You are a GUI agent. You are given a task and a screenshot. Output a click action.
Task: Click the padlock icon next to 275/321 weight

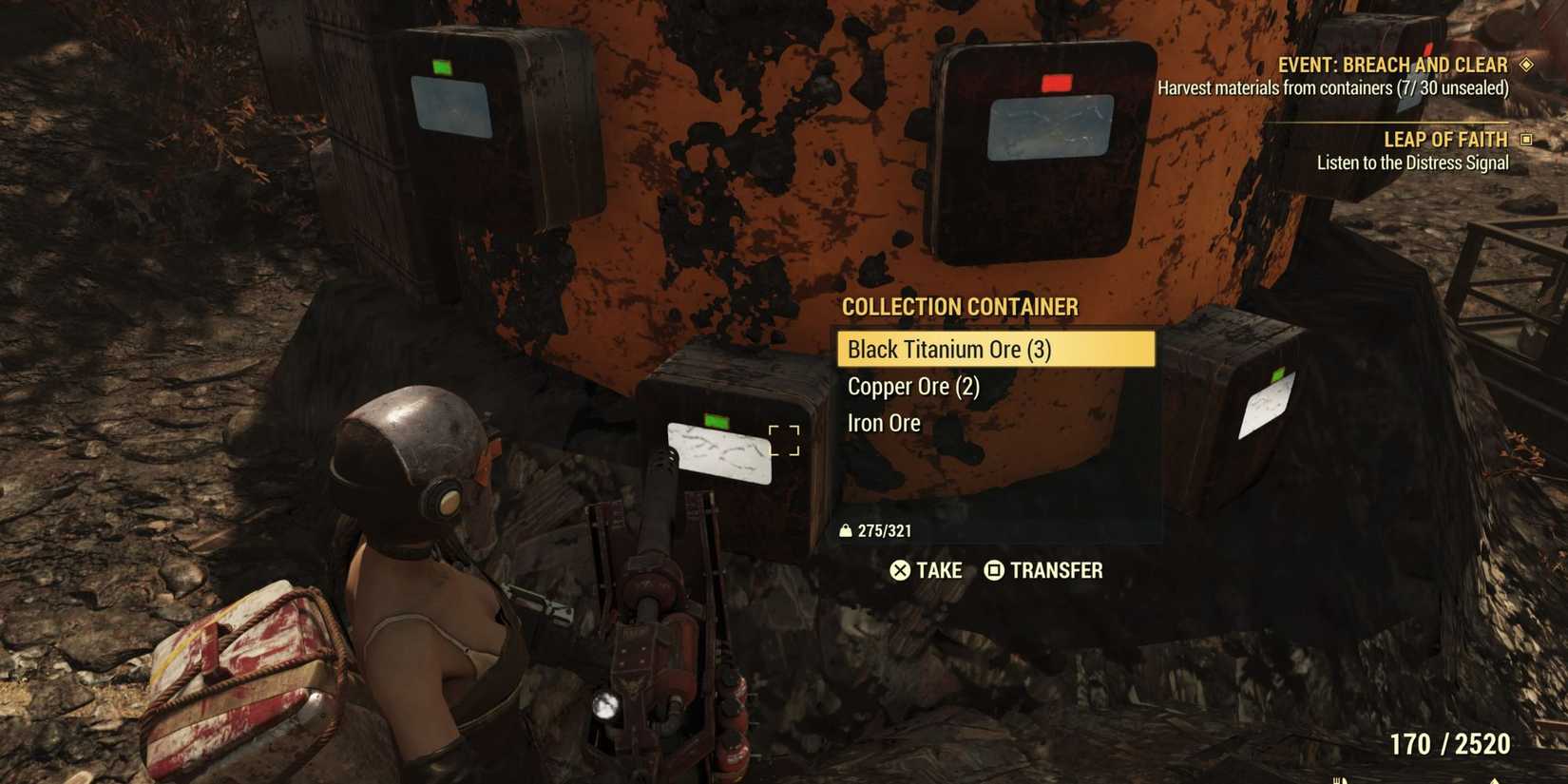(x=847, y=530)
